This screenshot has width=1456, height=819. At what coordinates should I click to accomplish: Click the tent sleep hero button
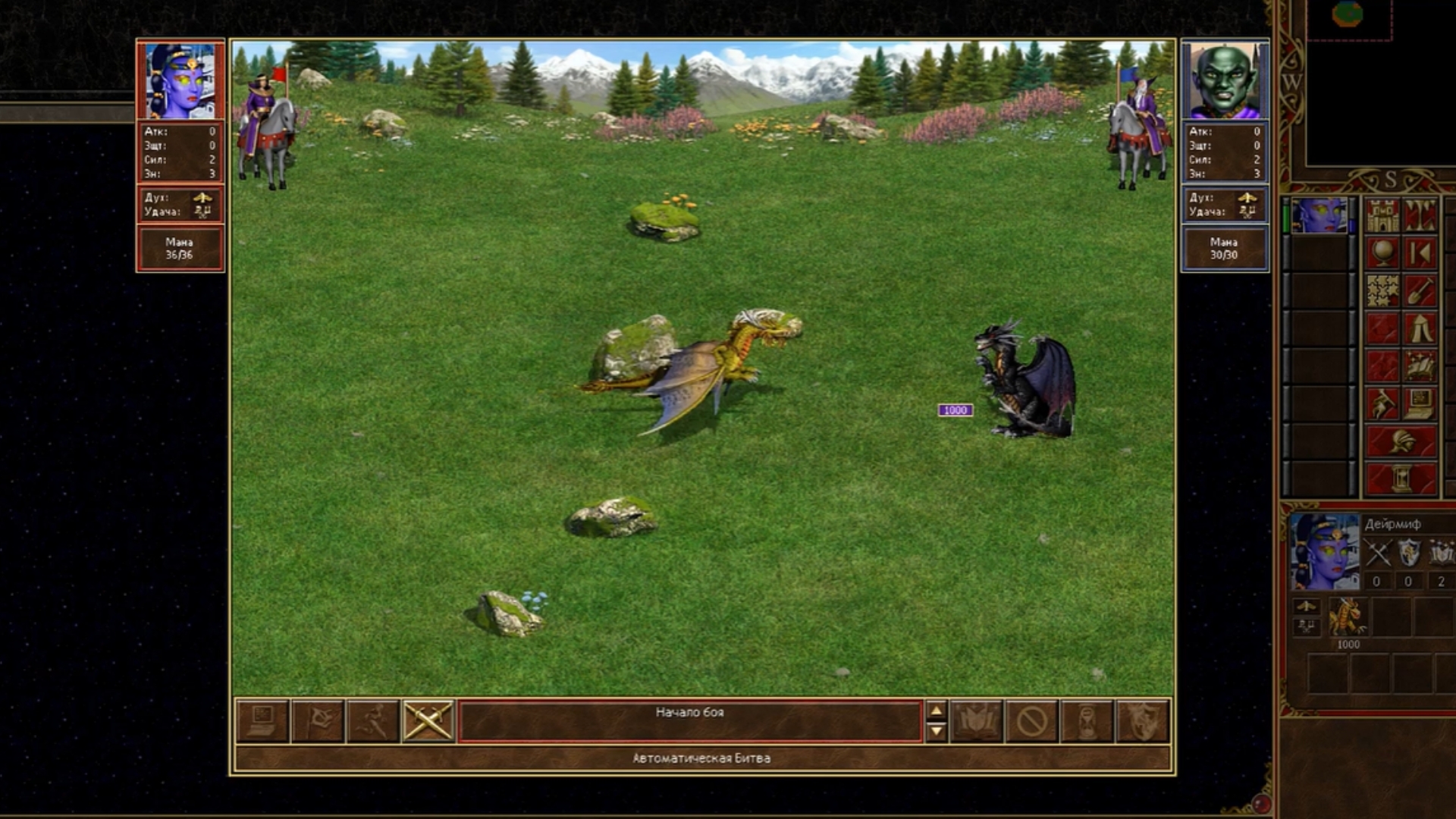[1420, 328]
